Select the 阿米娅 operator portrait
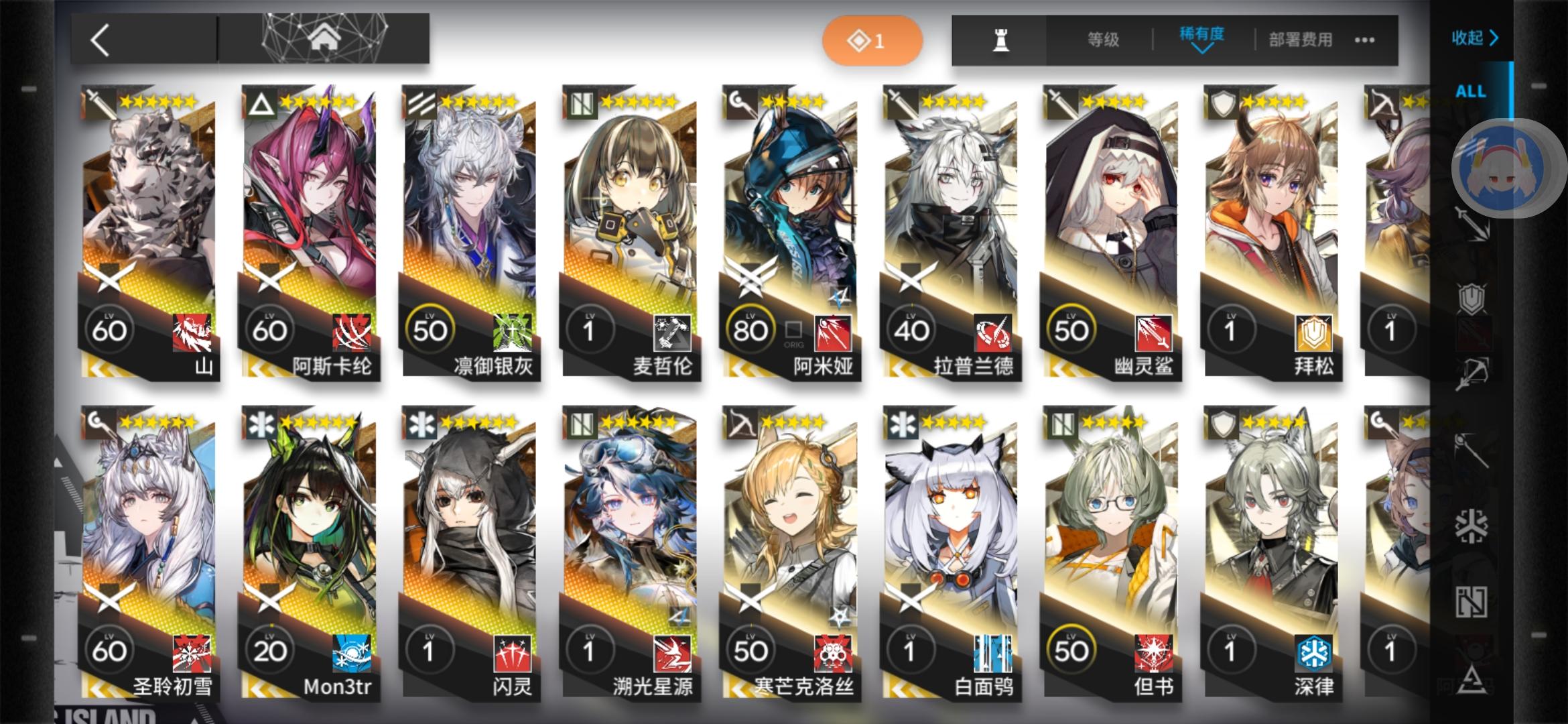This screenshot has height=724, width=1568. point(791,215)
